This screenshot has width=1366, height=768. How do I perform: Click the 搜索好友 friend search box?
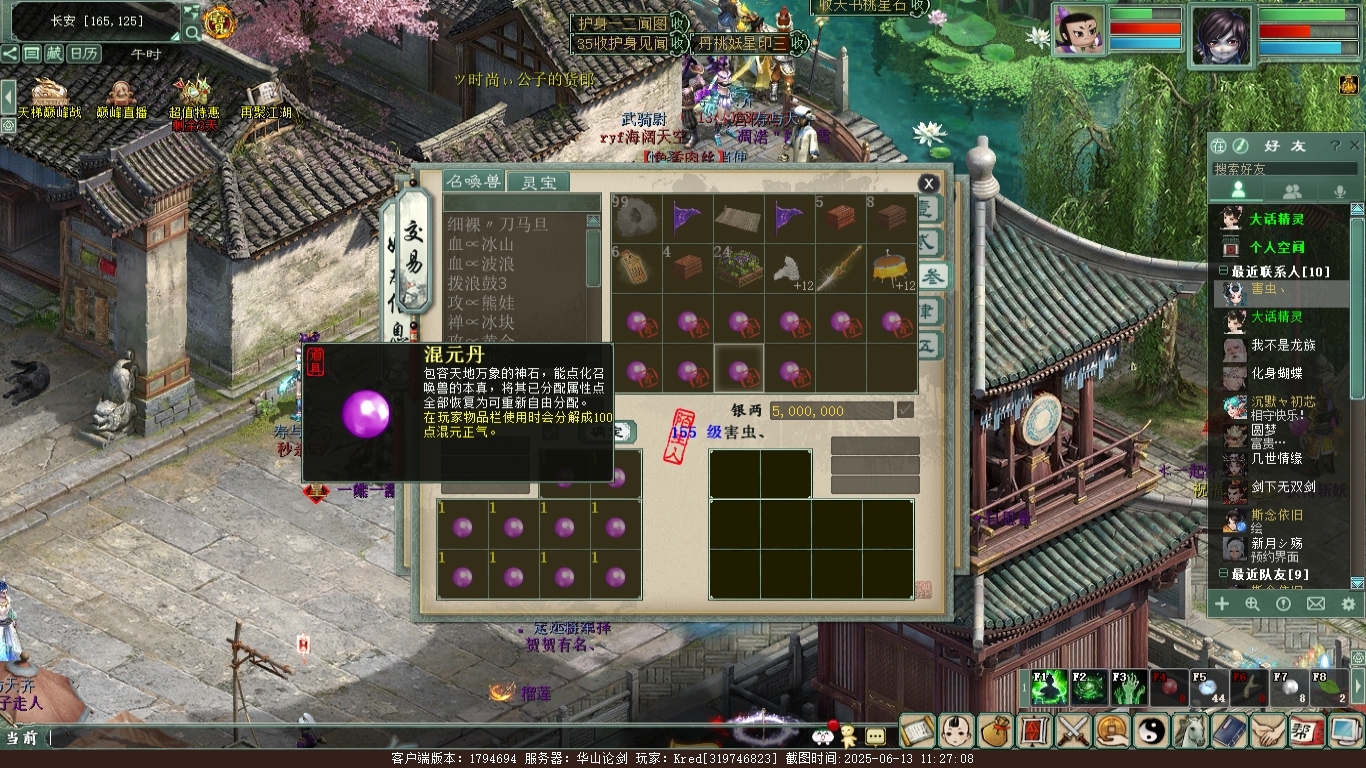(x=1283, y=169)
